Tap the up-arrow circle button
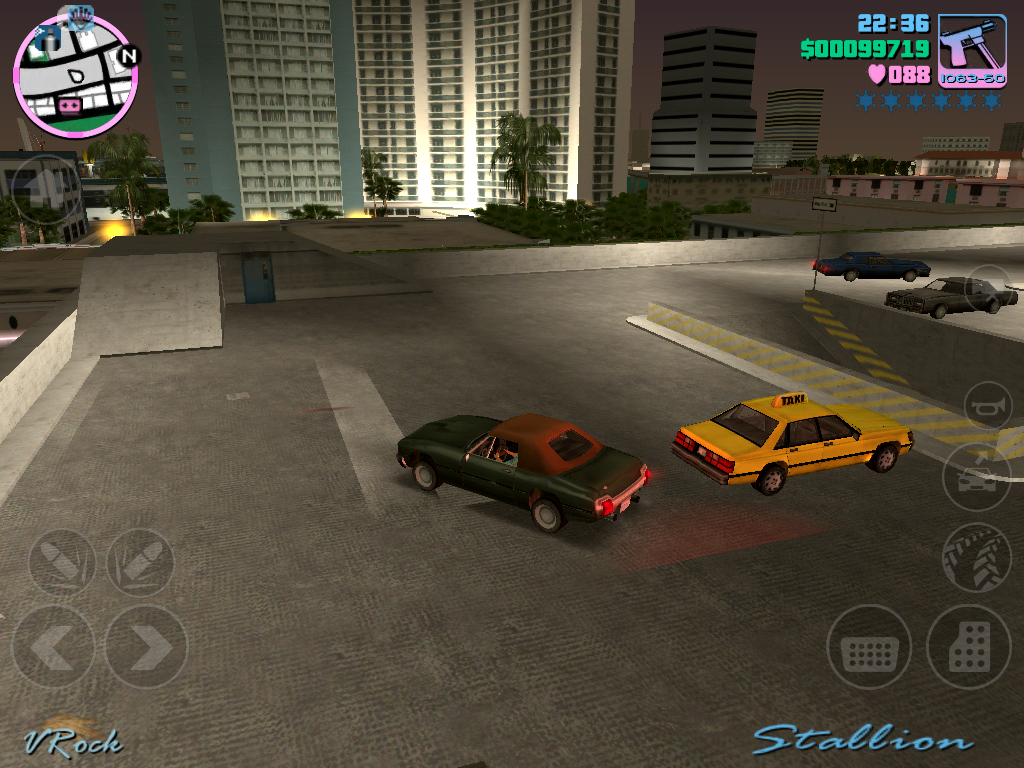This screenshot has width=1024, height=768. 47,189
